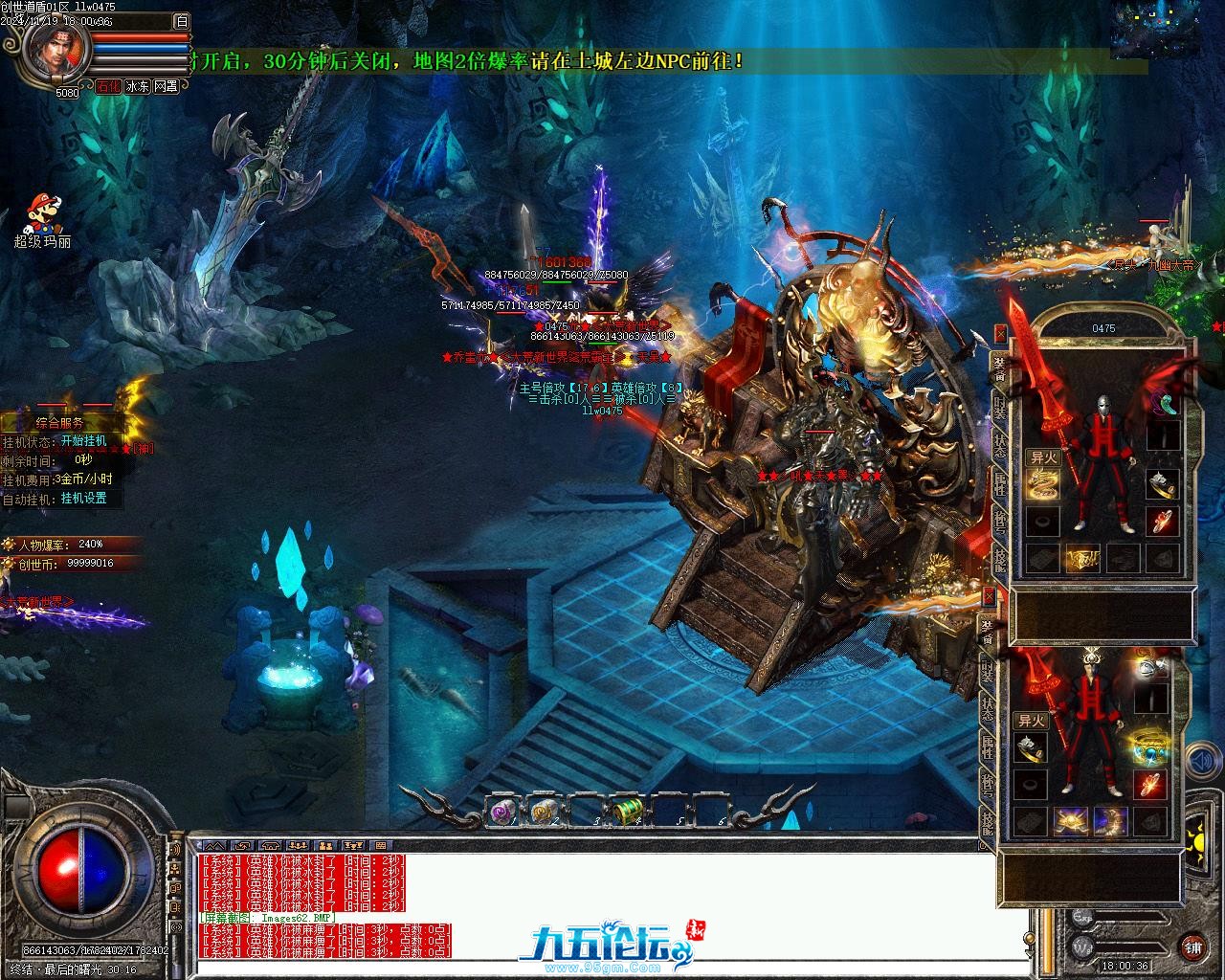Screen dimensions: 1225x980
Task: Open the 挂机设置 auto-hunt settings
Action: click(84, 499)
